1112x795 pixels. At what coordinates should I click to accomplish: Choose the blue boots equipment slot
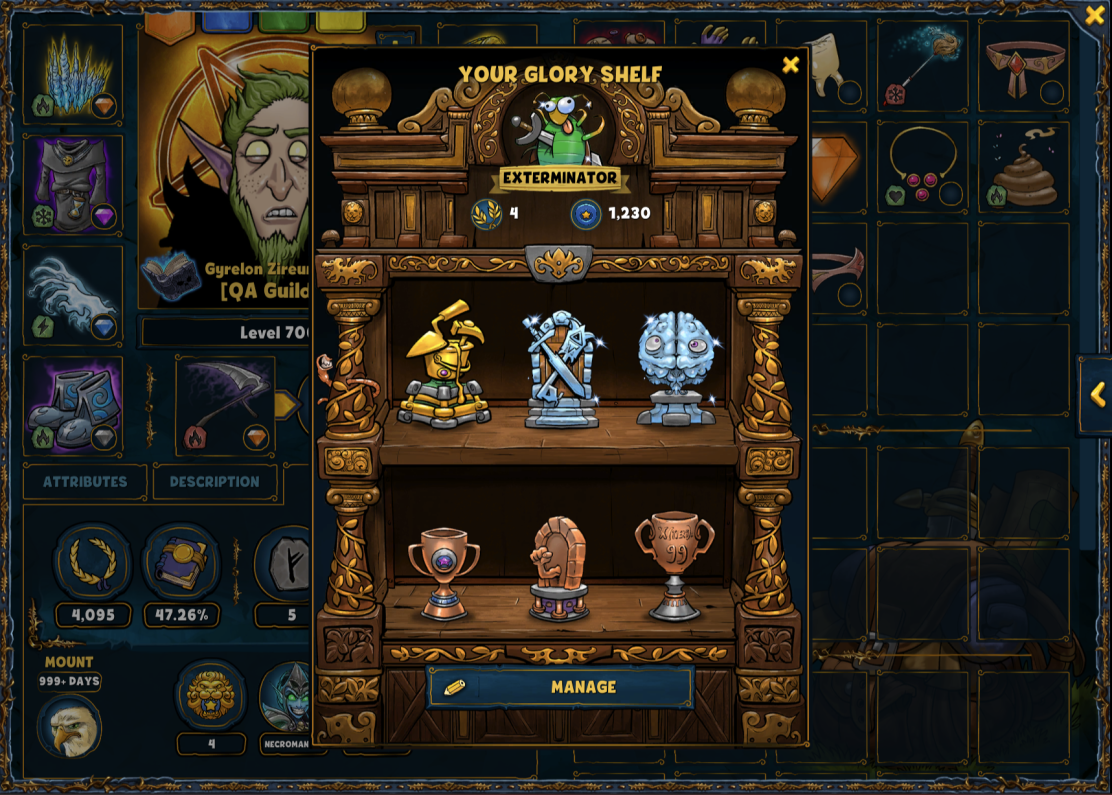point(73,407)
